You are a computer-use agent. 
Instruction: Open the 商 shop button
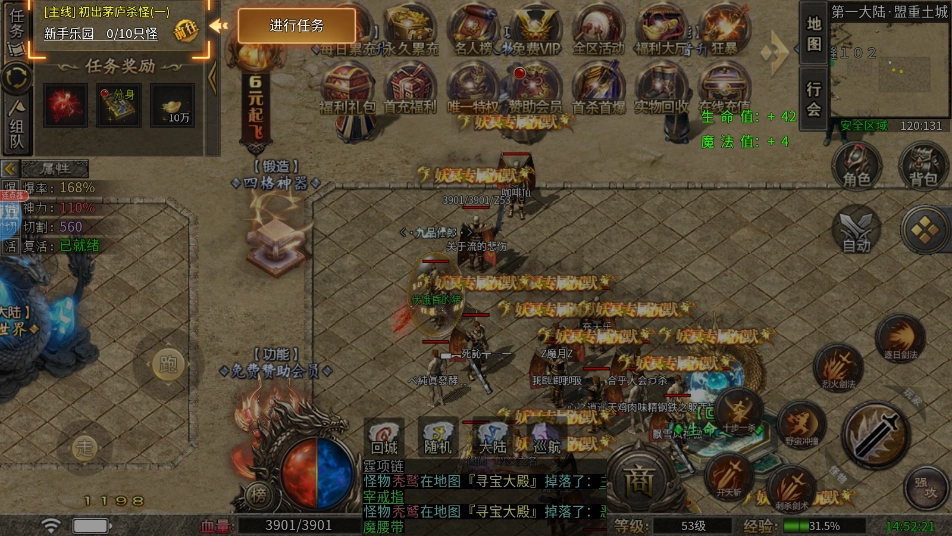pyautogui.click(x=639, y=484)
